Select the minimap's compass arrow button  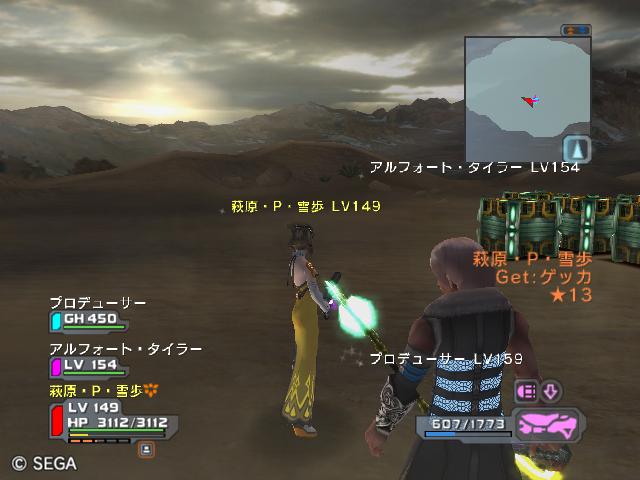click(577, 150)
